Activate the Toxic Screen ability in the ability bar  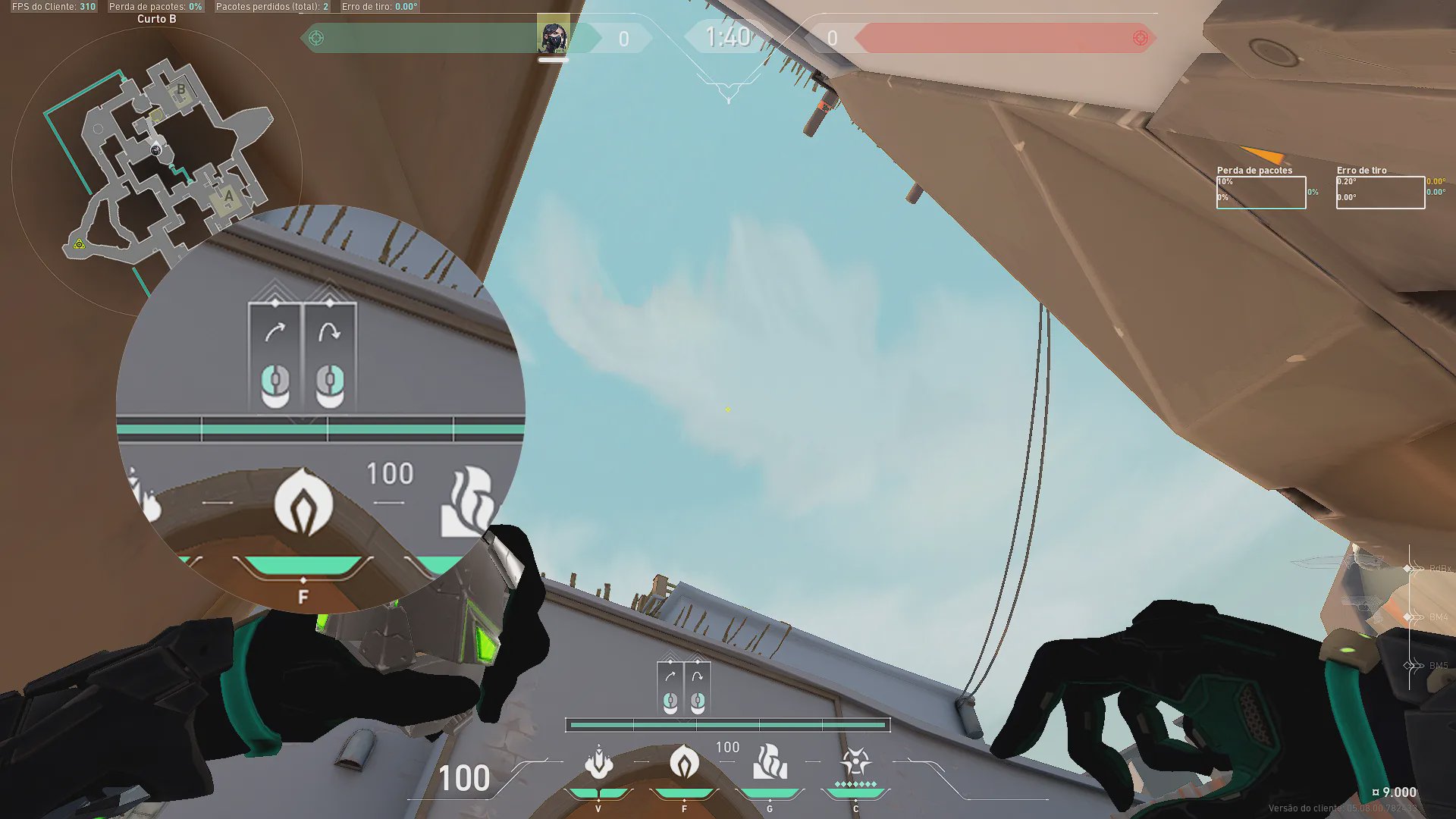click(x=770, y=763)
